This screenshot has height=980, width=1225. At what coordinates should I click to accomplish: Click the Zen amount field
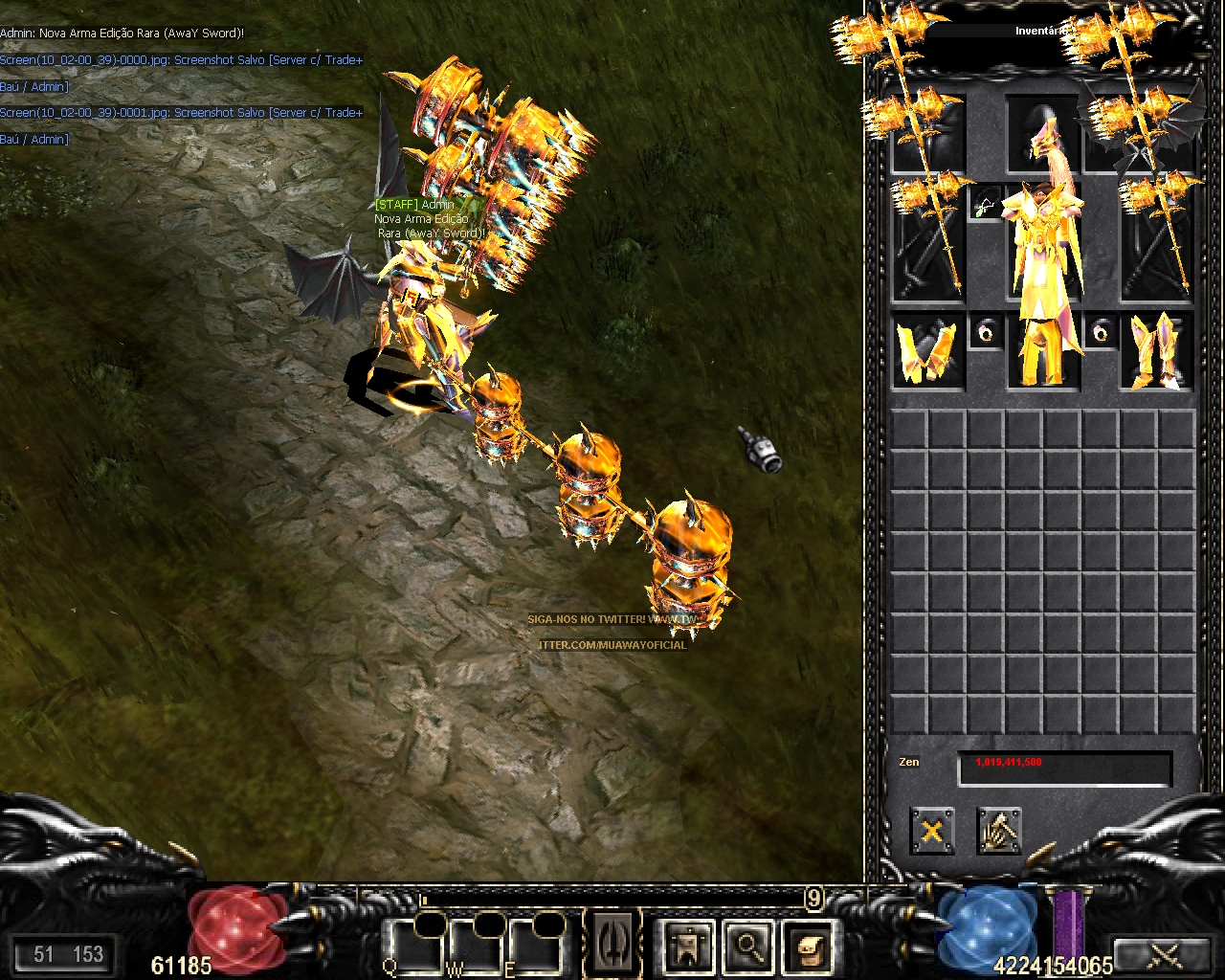[x=1064, y=768]
